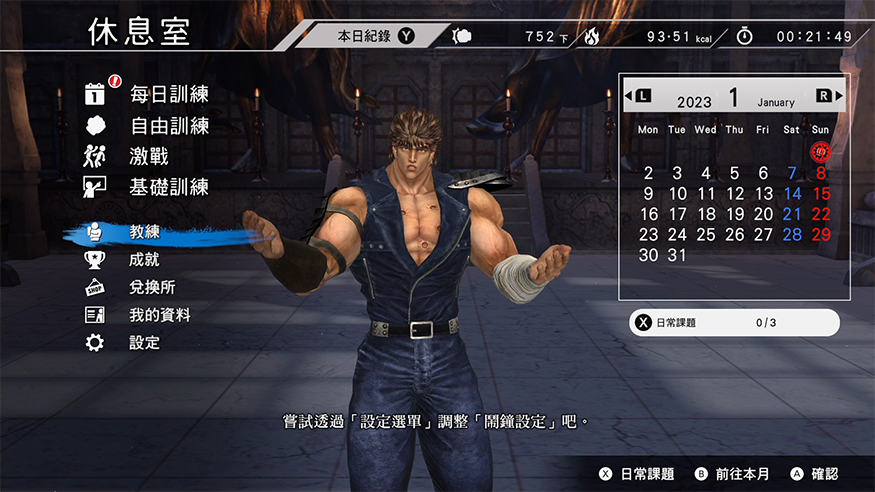Open 基礎訓練 basic training

point(168,186)
